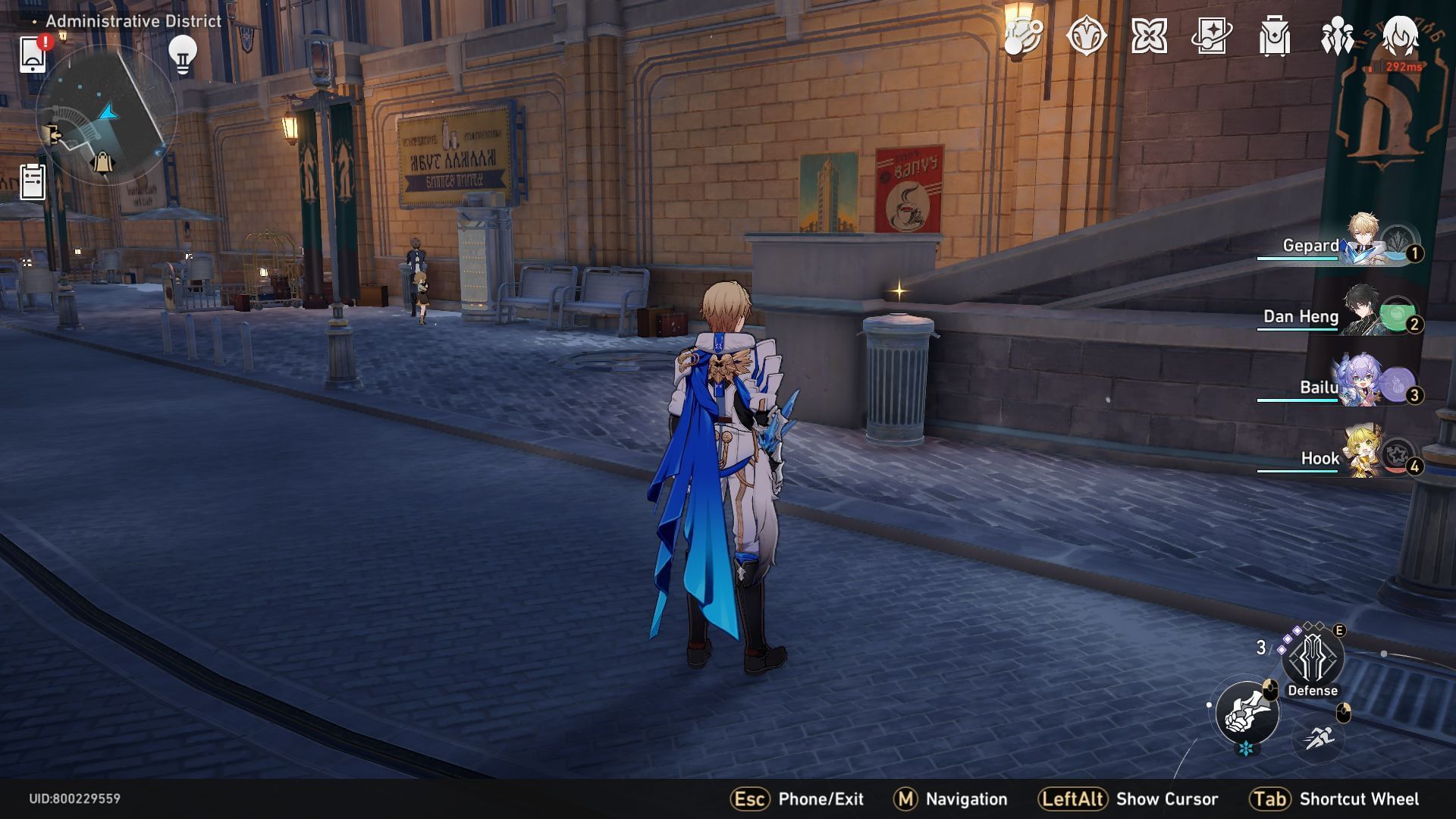This screenshot has height=819, width=1456.
Task: Open the lightbulb tips icon
Action: click(182, 55)
